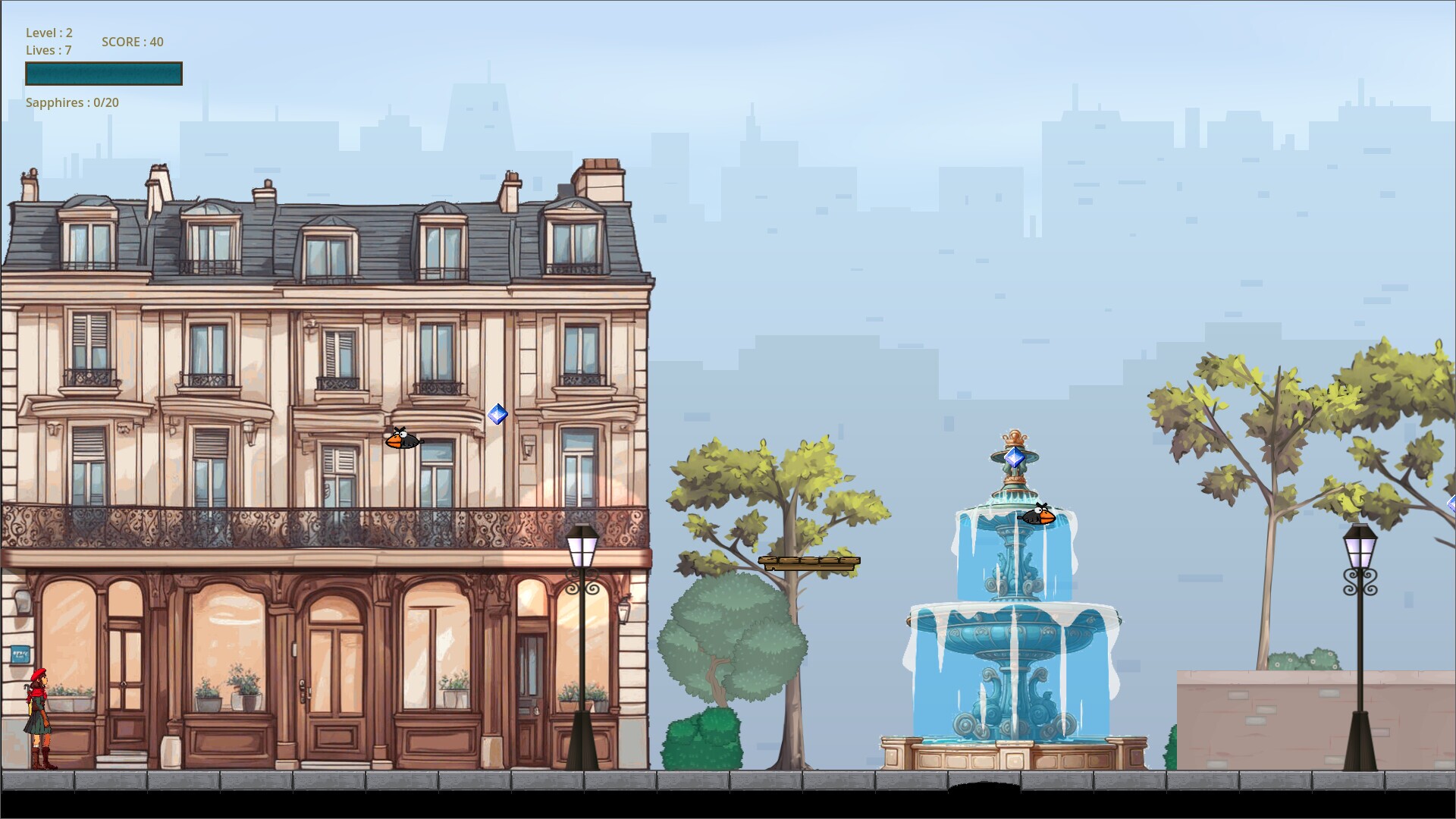Click the sapphire floating near the building window
1456x819 pixels.
[497, 415]
